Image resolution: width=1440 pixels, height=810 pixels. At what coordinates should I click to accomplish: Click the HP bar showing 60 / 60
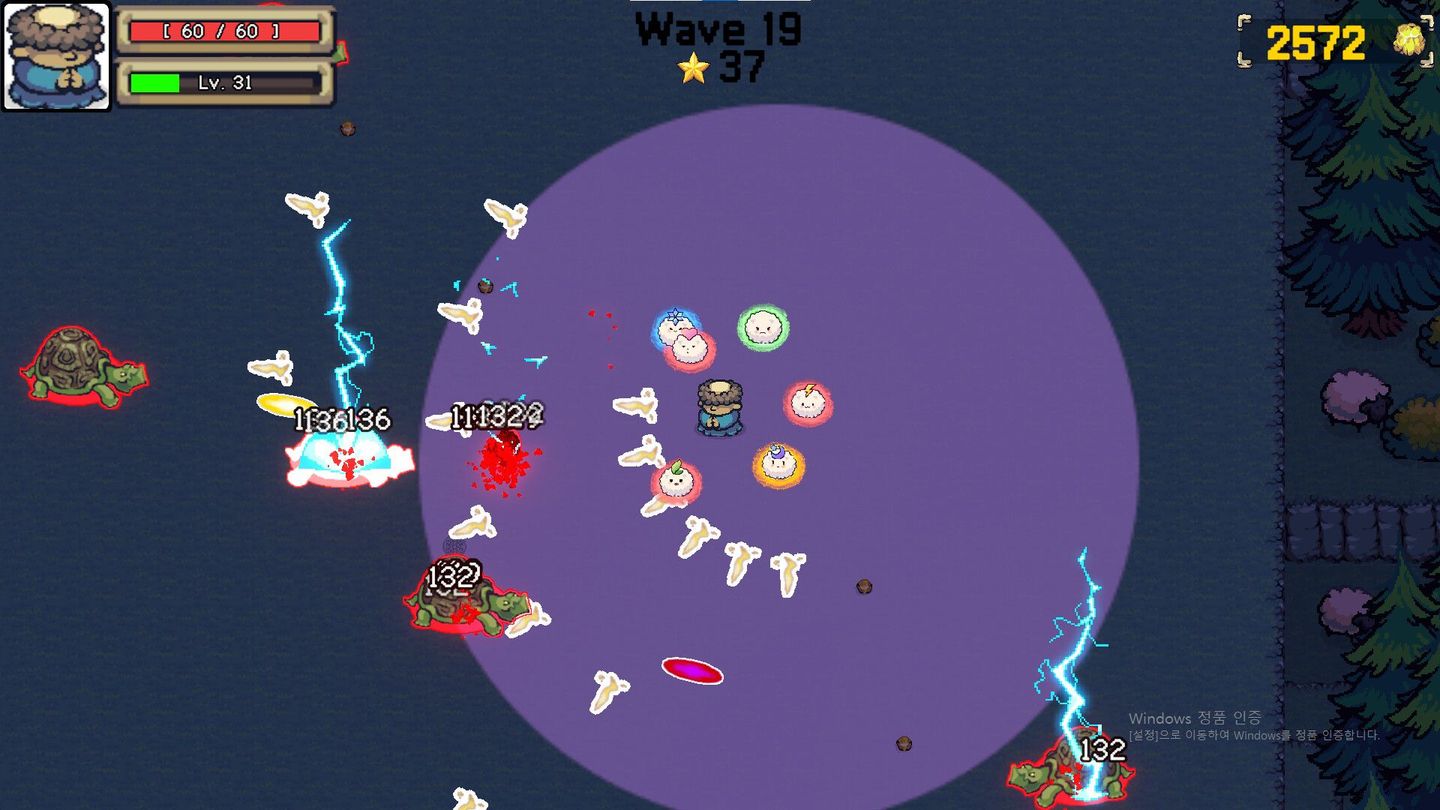(x=224, y=30)
